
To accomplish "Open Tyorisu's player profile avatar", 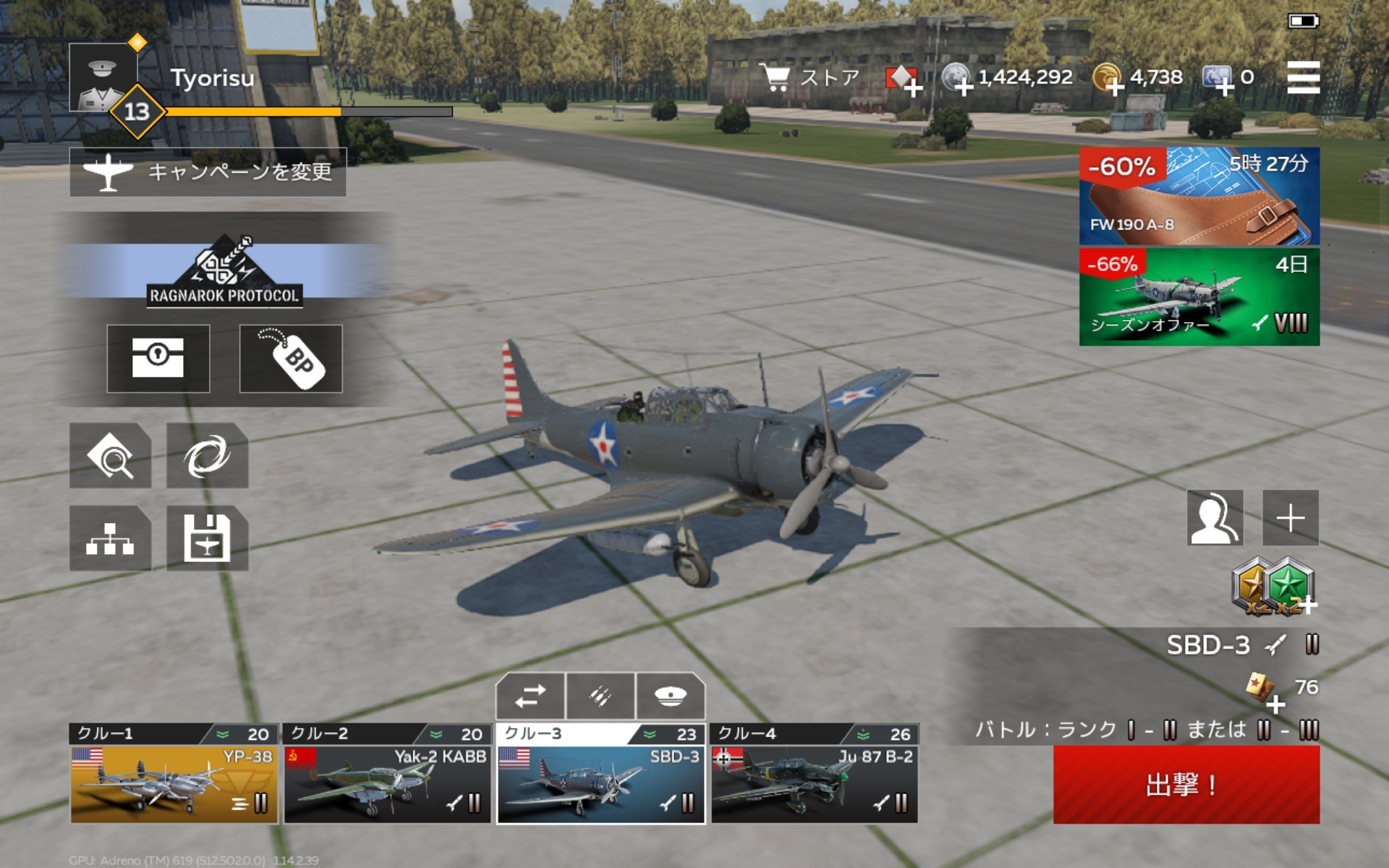I will pos(103,78).
